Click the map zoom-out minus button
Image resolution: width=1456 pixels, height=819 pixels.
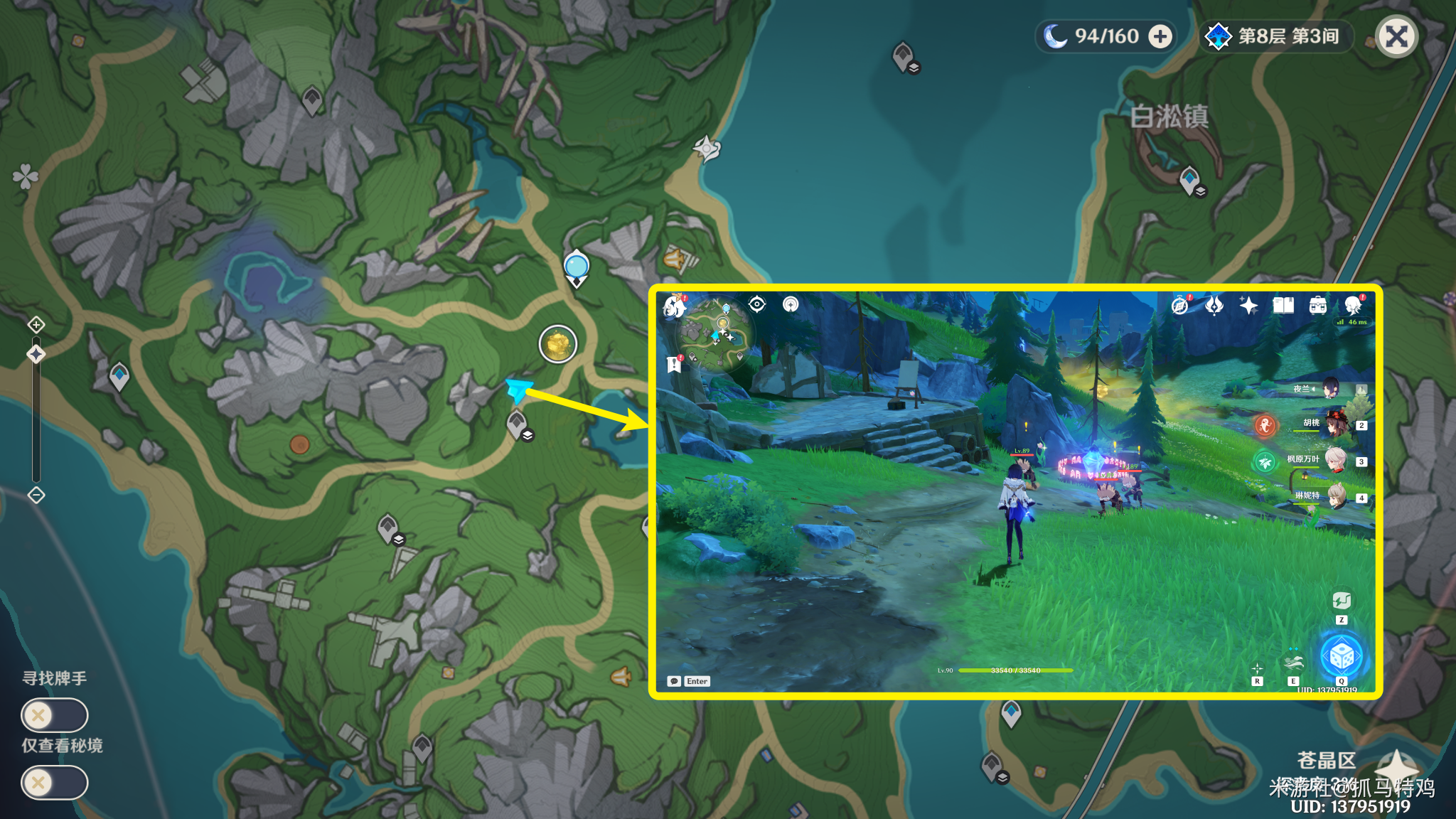[36, 495]
